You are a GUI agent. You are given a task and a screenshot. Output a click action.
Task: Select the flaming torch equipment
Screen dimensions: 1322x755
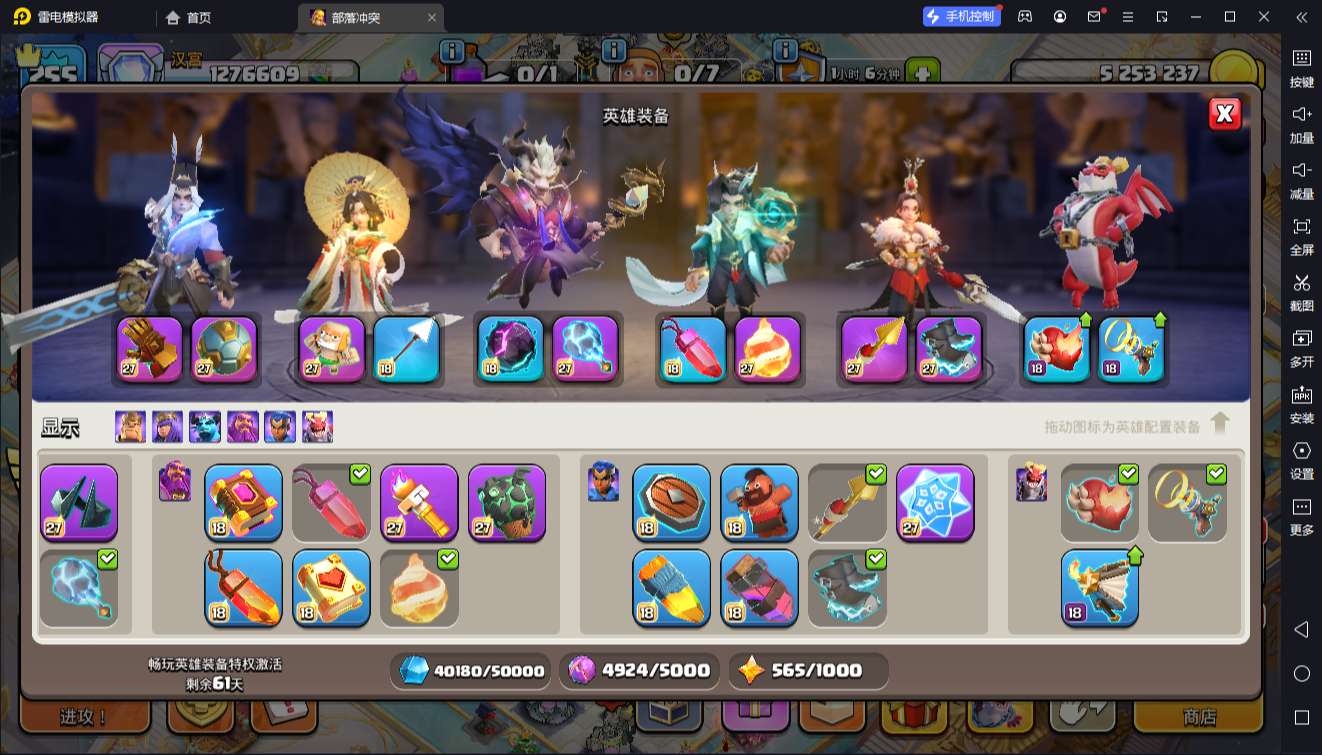(x=419, y=502)
